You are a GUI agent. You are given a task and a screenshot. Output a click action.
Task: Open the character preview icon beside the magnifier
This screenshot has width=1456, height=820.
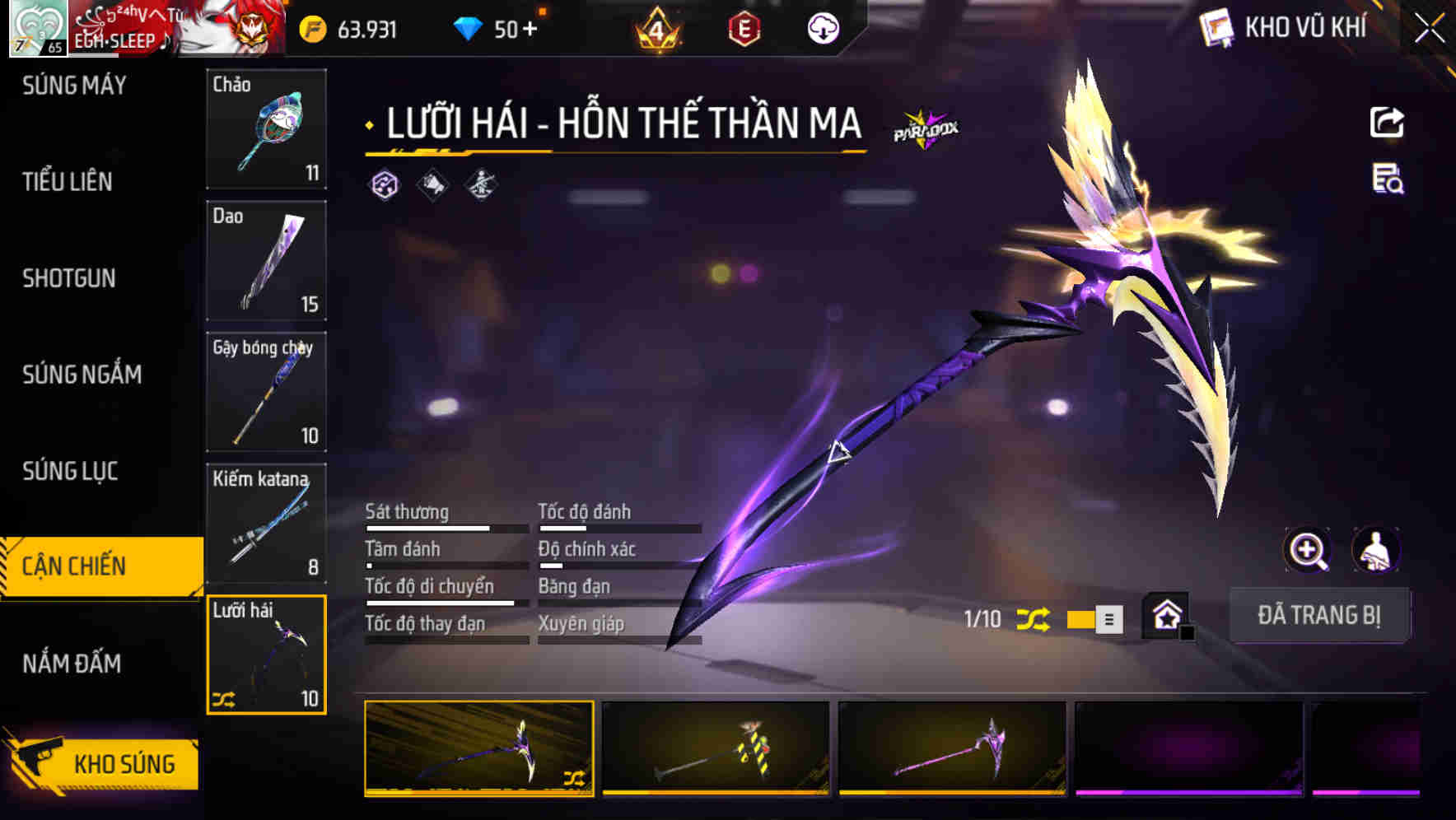(x=1378, y=550)
